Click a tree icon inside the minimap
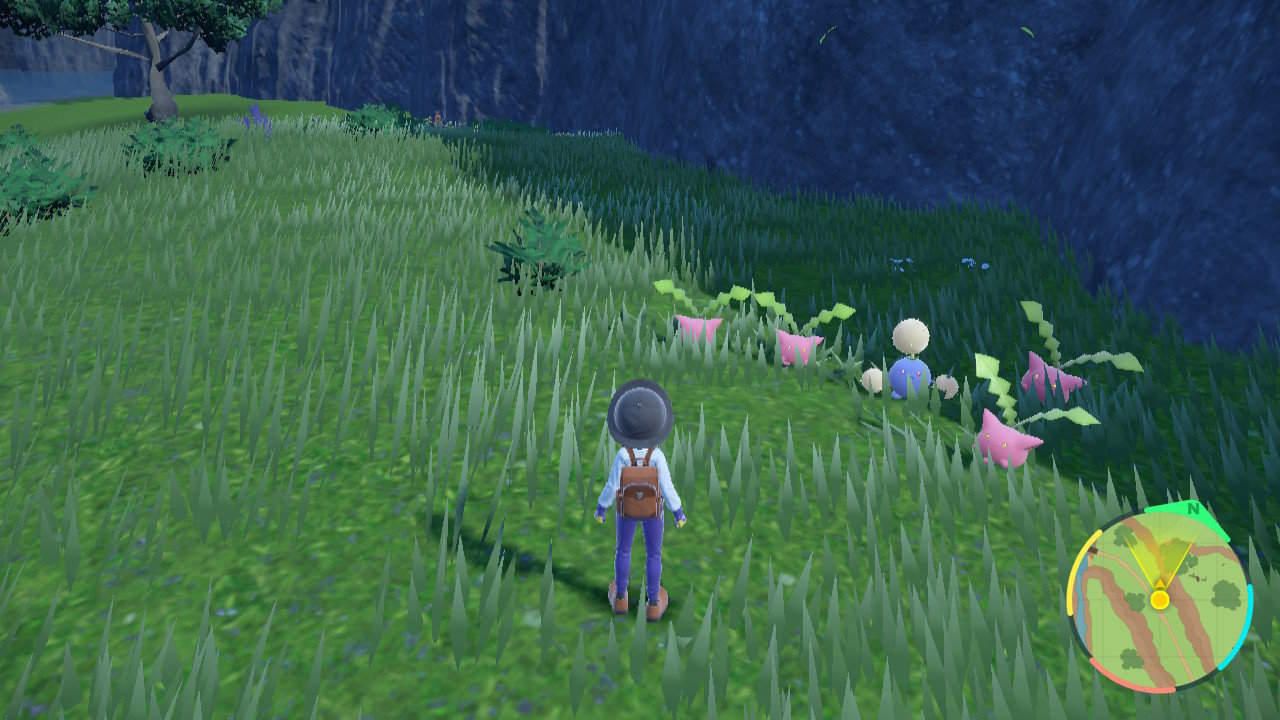Screen dimensions: 1280x720 click(x=1227, y=595)
